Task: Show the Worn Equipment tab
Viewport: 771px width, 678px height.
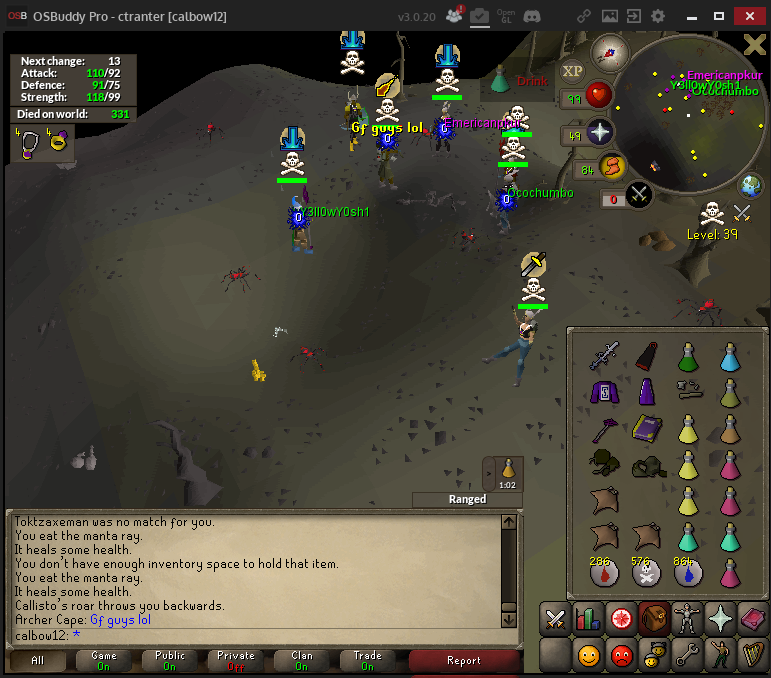Action: click(x=687, y=620)
